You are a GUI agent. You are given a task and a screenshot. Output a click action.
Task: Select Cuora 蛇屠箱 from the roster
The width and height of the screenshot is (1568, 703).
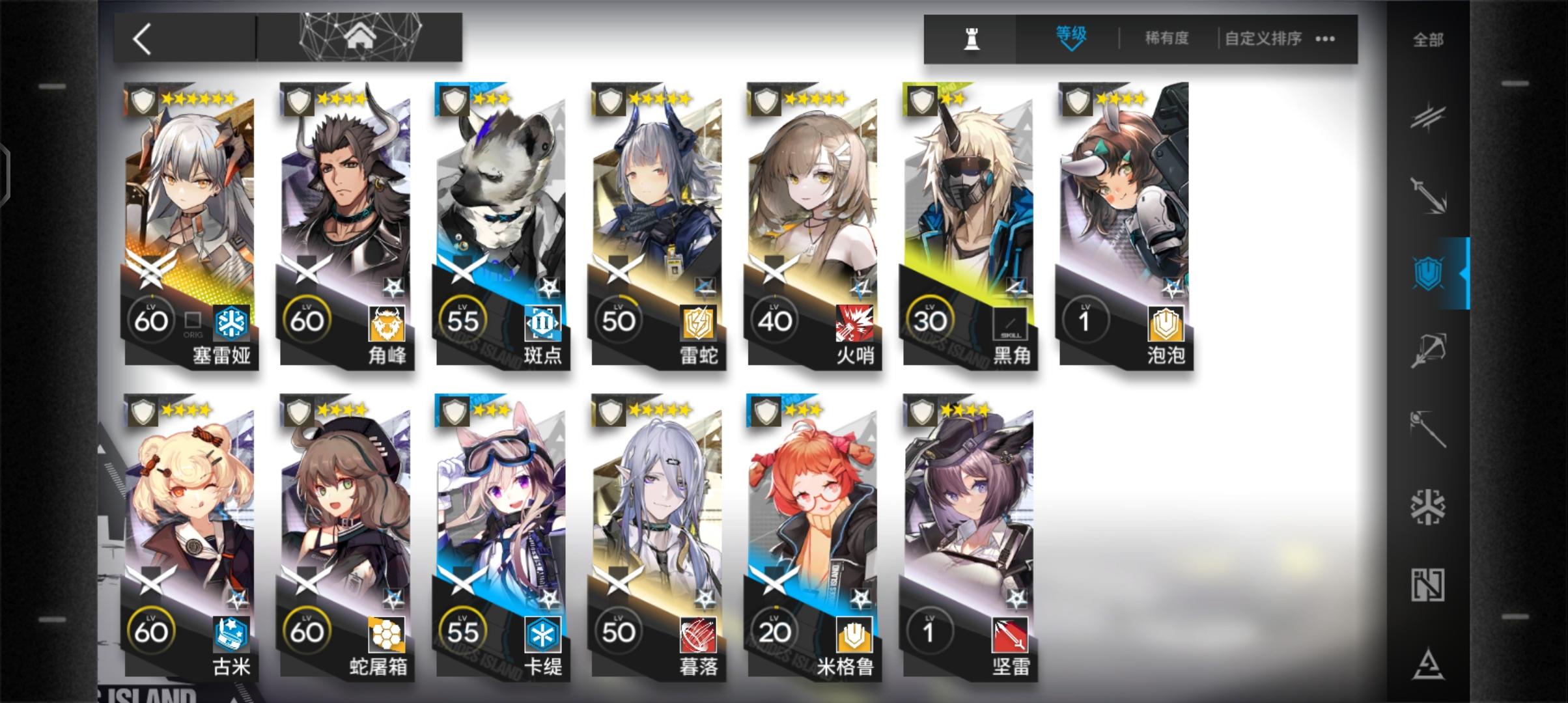click(x=345, y=534)
